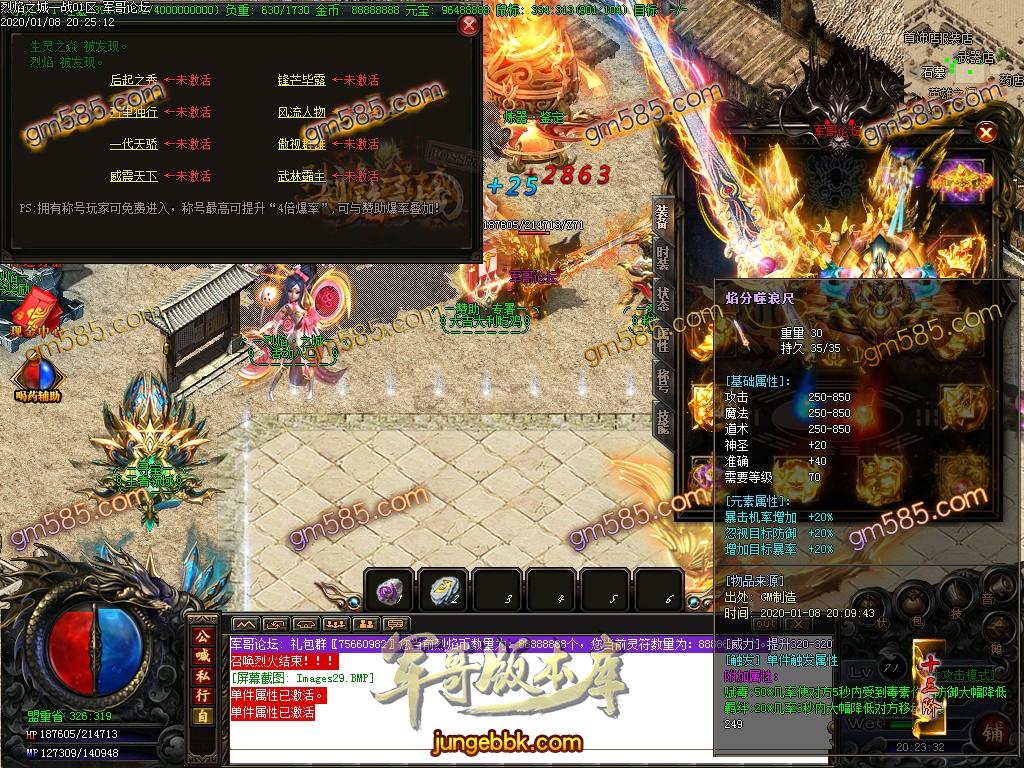Choose the 威震天下 title entry
1024x768 pixels.
(133, 176)
